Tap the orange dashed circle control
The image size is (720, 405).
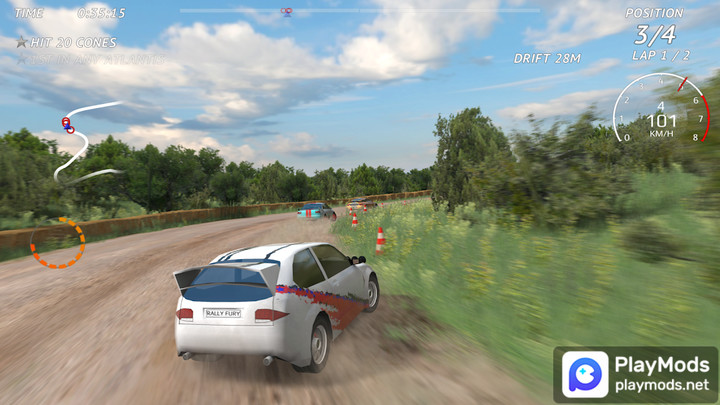point(57,242)
